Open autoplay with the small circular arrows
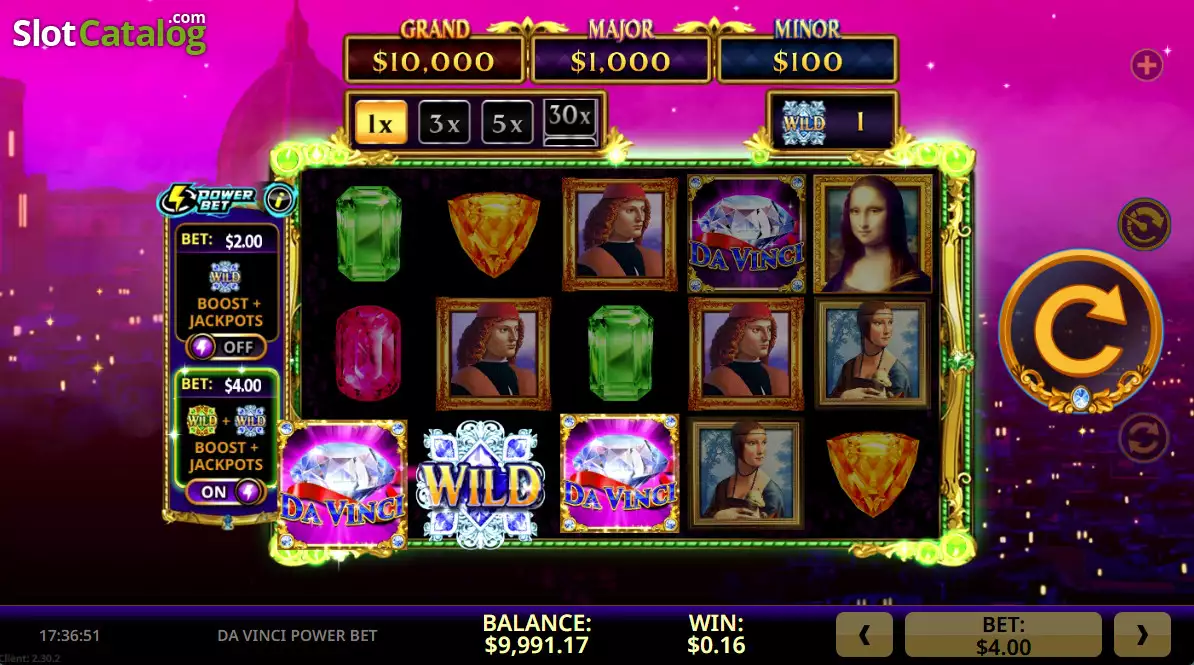 point(1143,439)
